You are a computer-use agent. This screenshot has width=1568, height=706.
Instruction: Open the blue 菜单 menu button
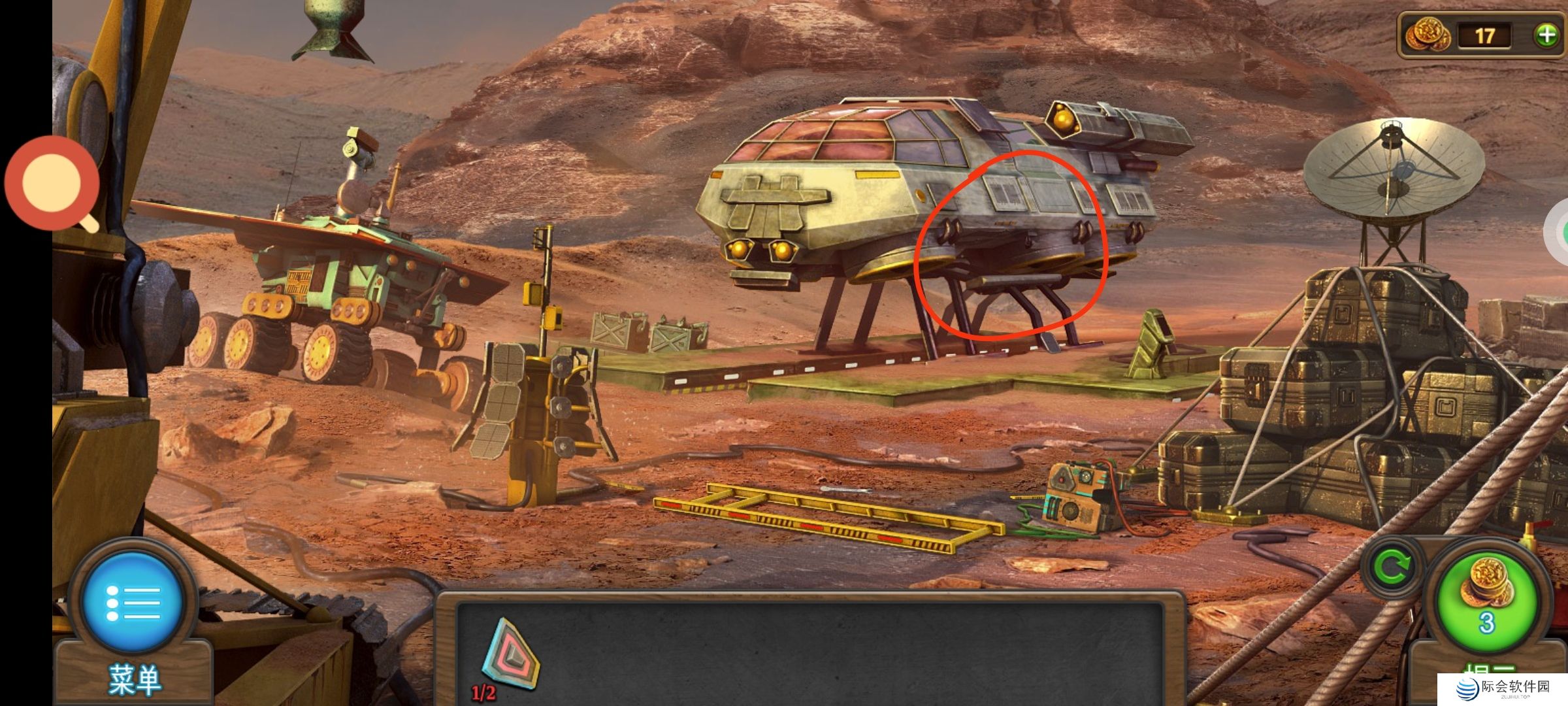[133, 603]
